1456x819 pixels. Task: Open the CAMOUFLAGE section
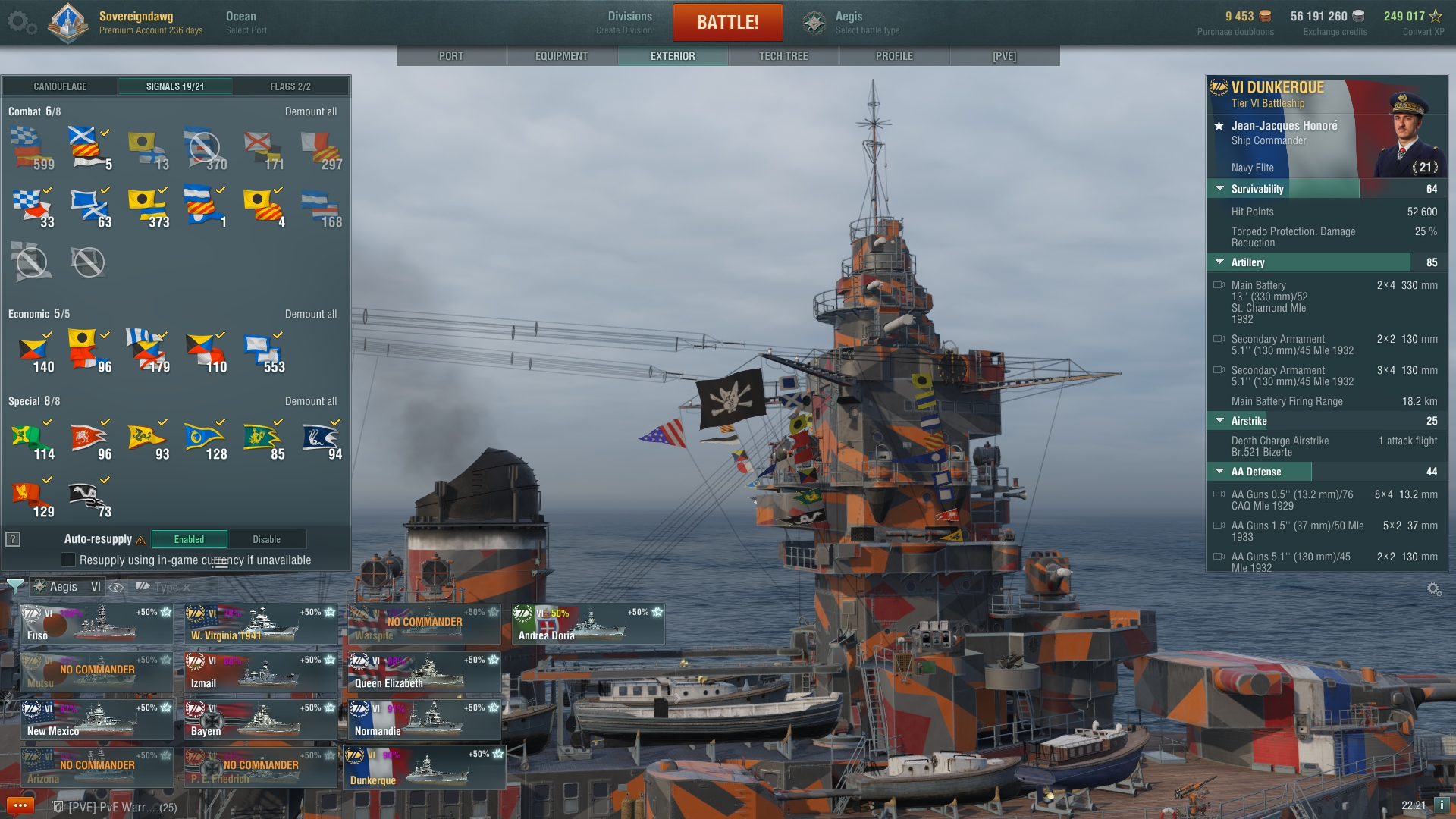coord(61,86)
